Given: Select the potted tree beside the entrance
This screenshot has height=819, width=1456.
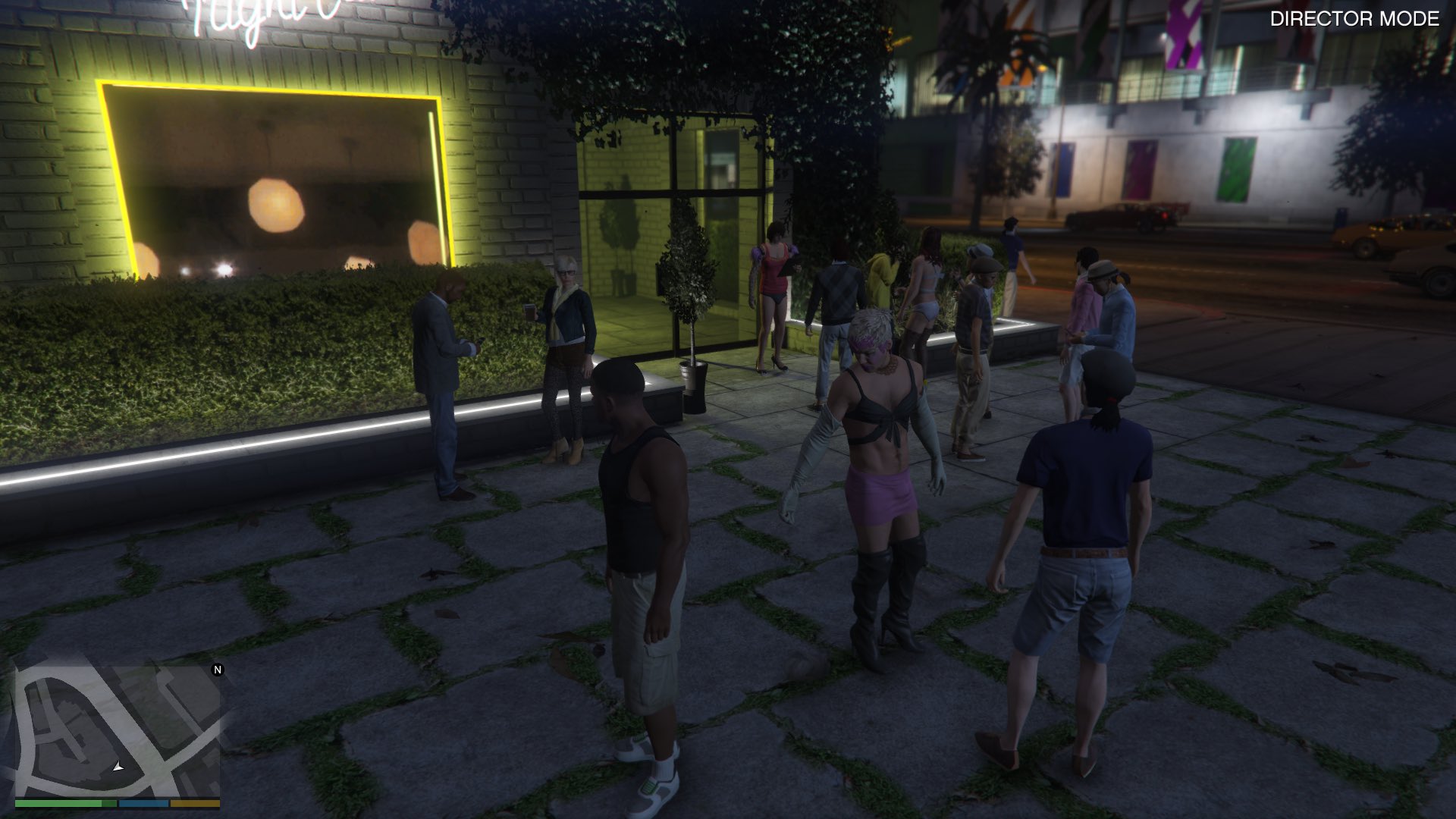Looking at the screenshot, I should (x=692, y=326).
